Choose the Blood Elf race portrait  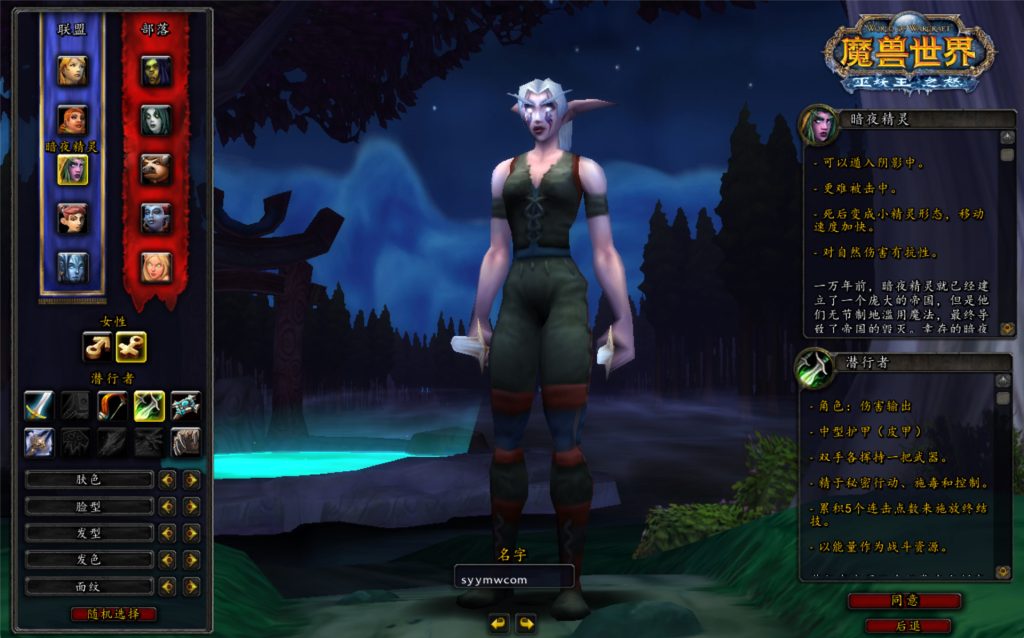pos(155,267)
